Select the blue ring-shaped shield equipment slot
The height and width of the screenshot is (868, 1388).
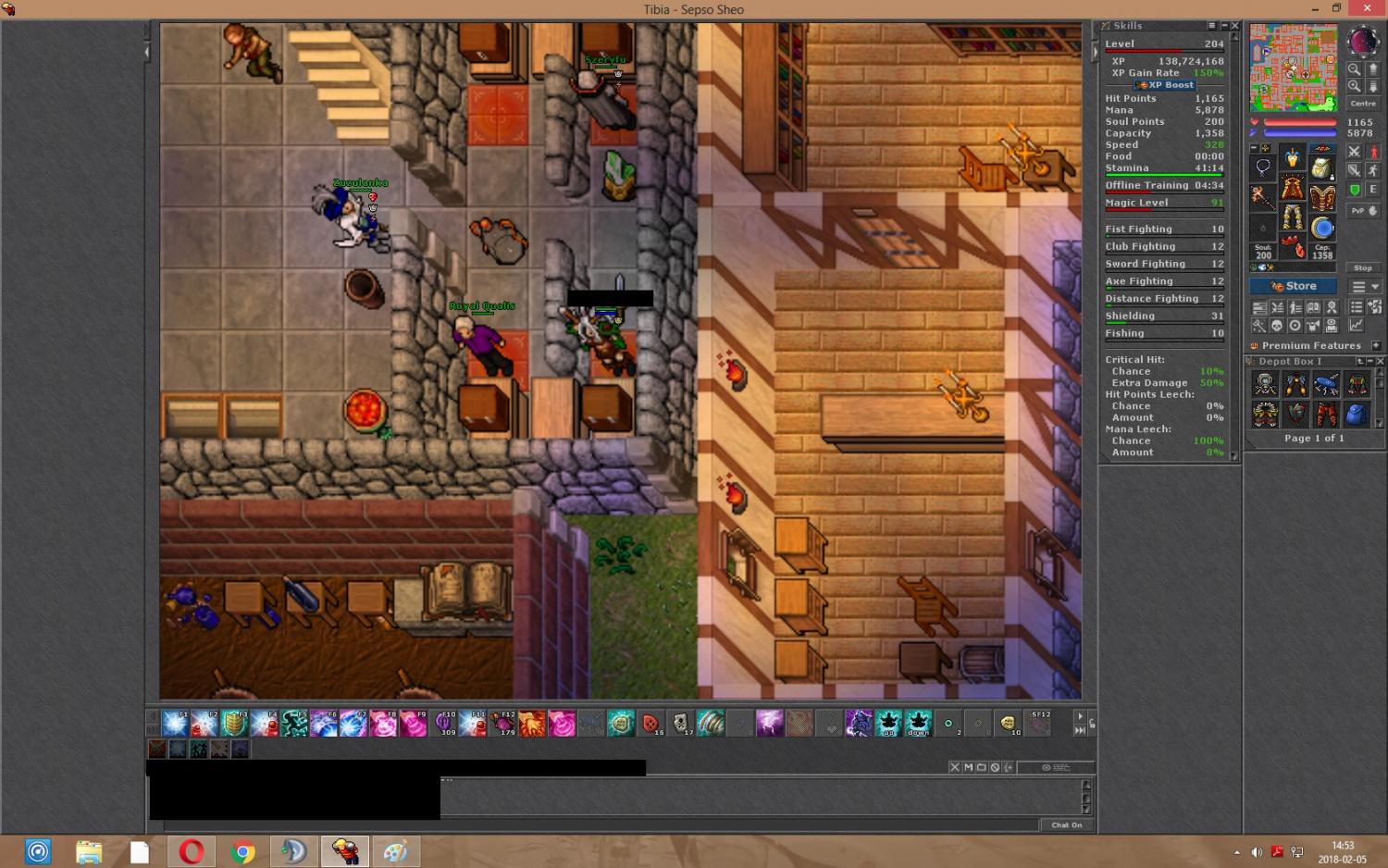point(1322,227)
